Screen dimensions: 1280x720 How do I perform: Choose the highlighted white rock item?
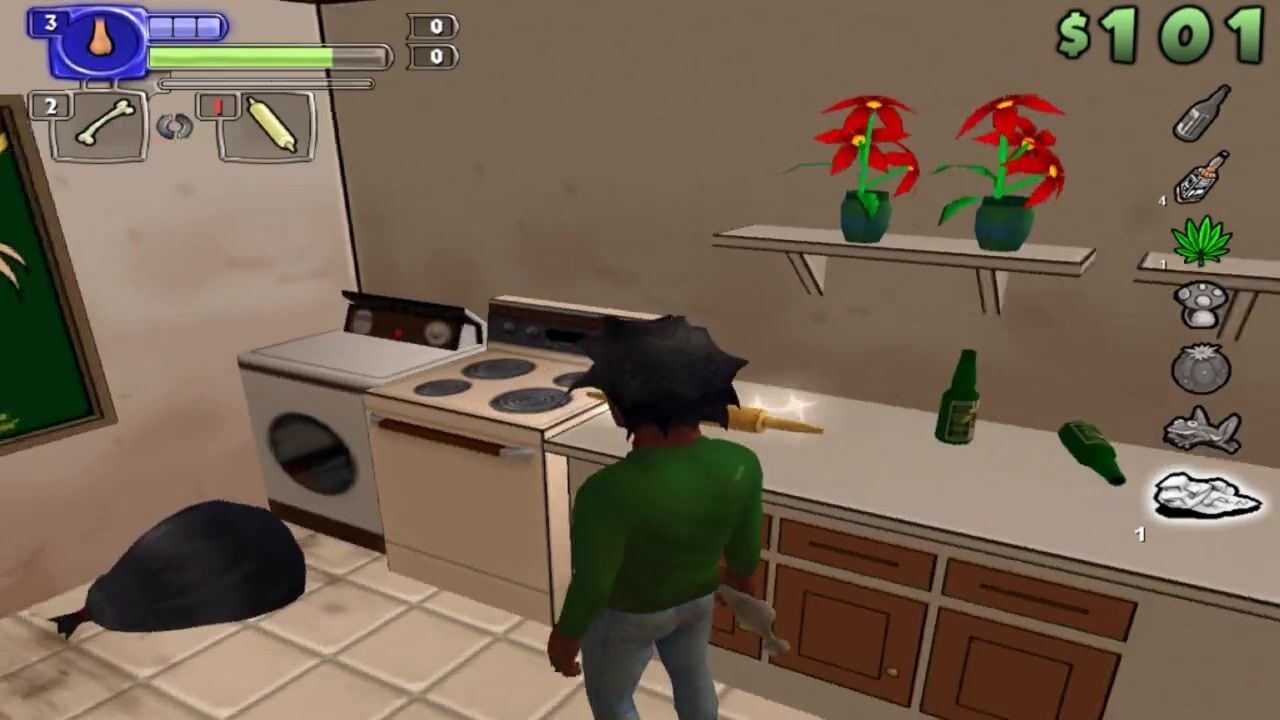(x=1206, y=496)
